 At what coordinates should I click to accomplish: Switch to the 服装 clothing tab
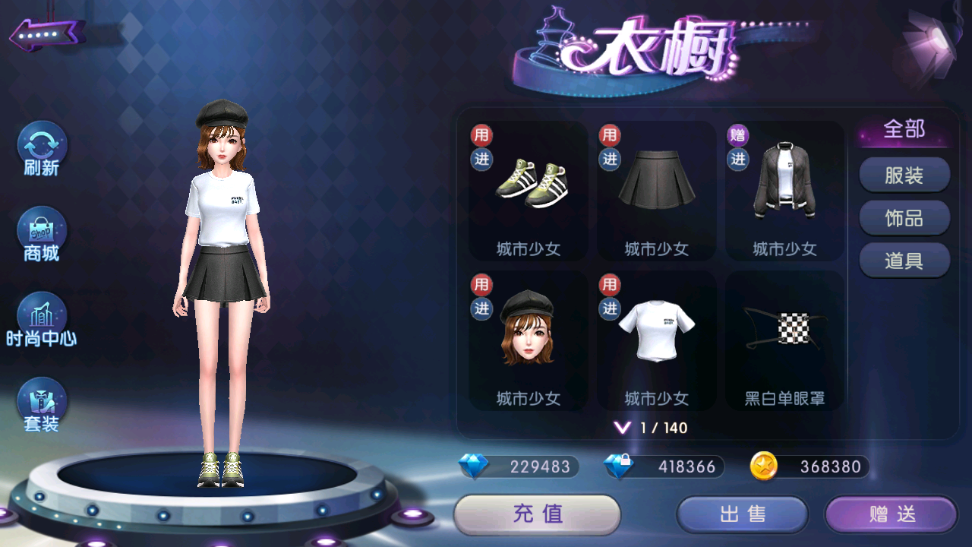pos(904,175)
